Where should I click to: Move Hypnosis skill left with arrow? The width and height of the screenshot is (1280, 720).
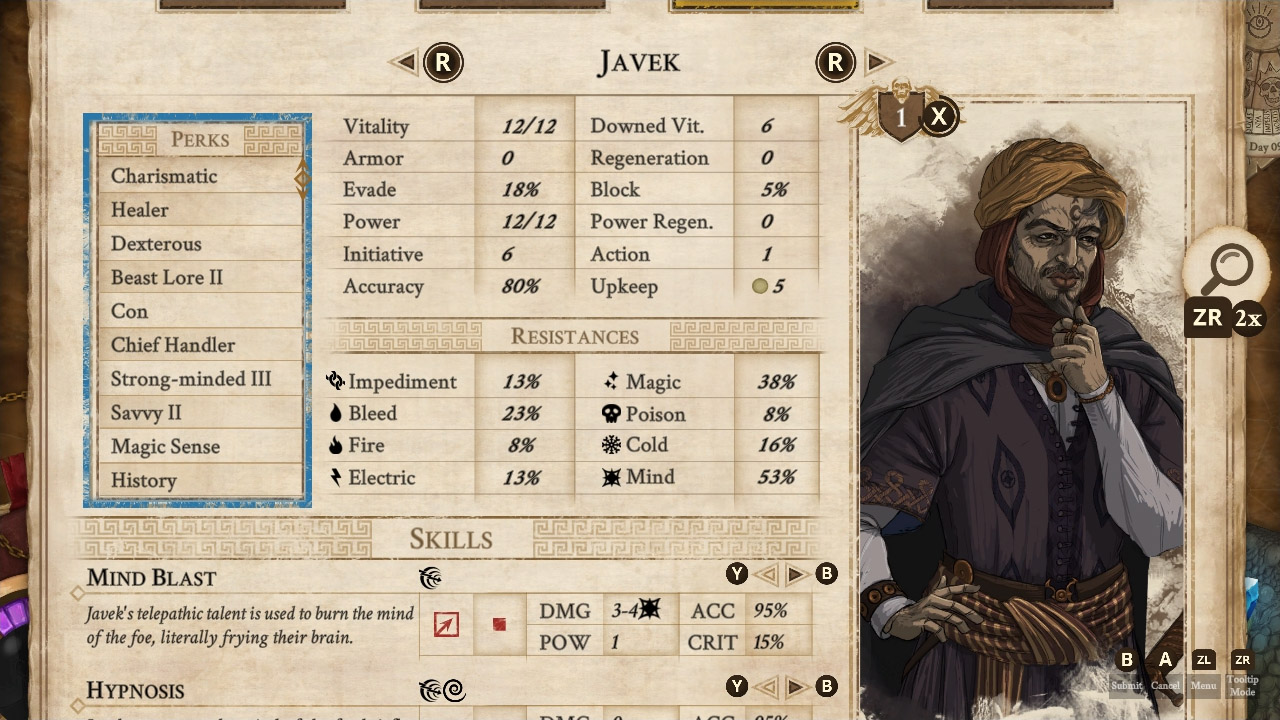coord(766,687)
